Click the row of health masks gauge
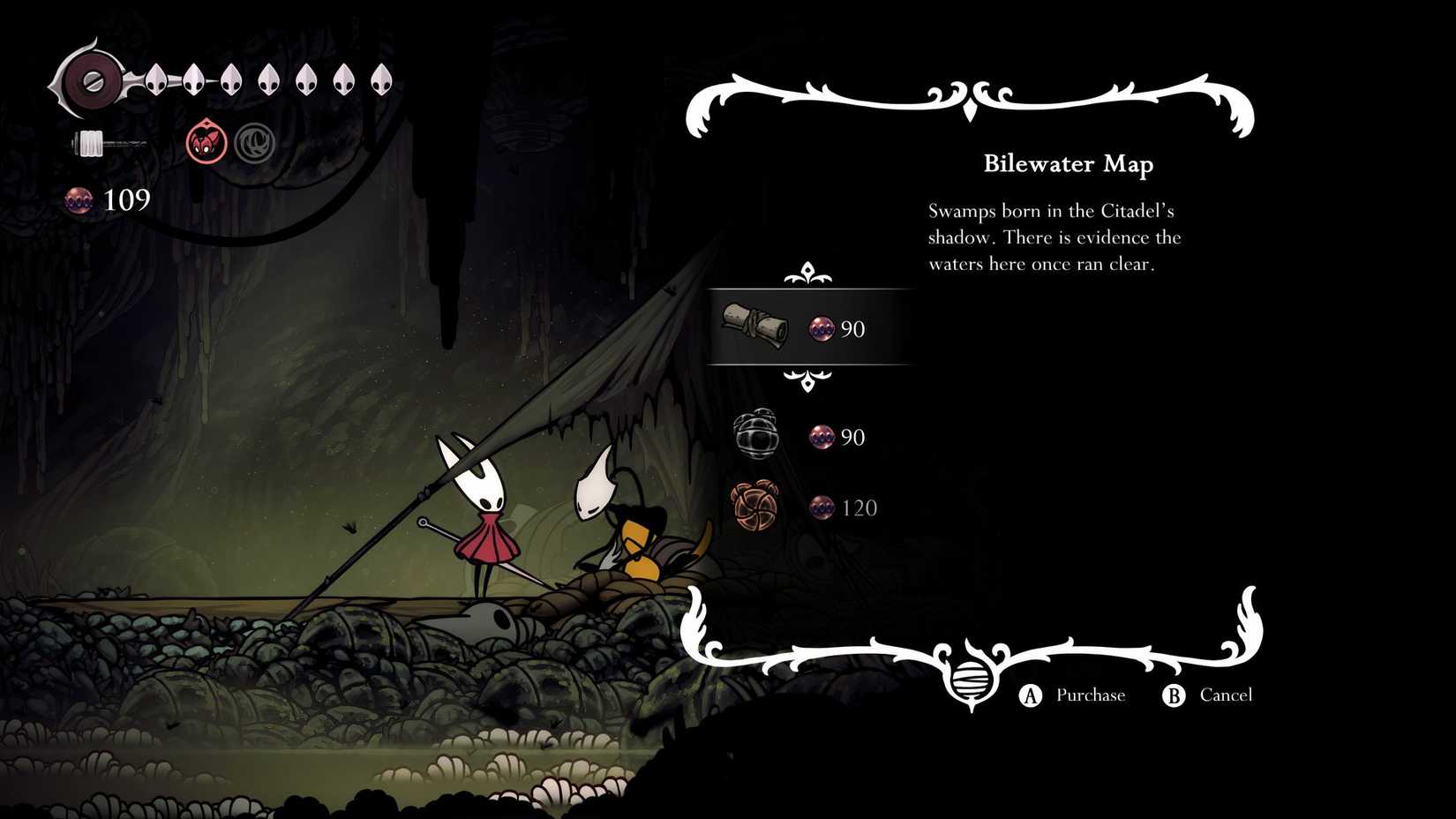This screenshot has width=1456, height=819. click(x=265, y=78)
